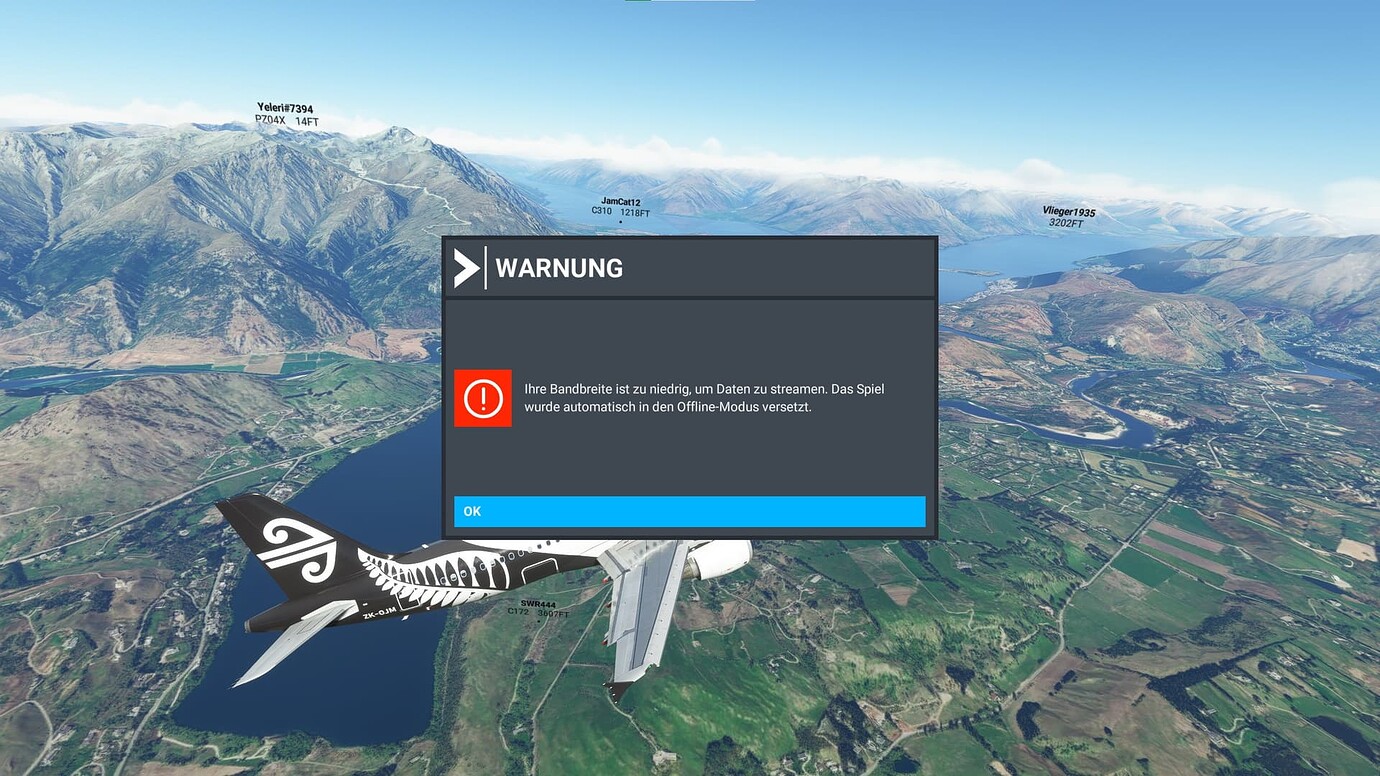Image resolution: width=1380 pixels, height=776 pixels.
Task: Click the JamCat12 multiplayer label
Action: 621,200
